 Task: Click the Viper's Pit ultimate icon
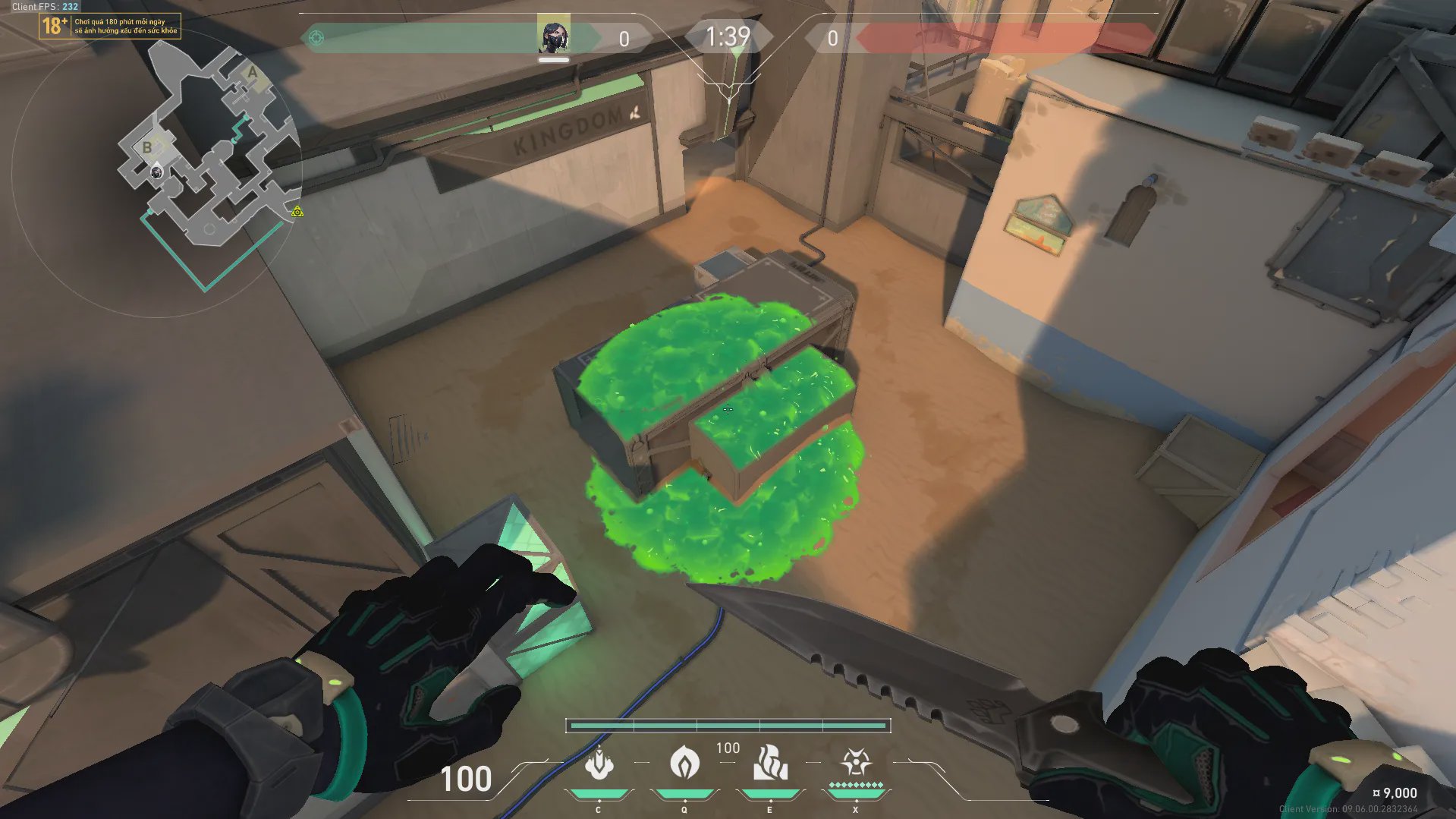855,762
